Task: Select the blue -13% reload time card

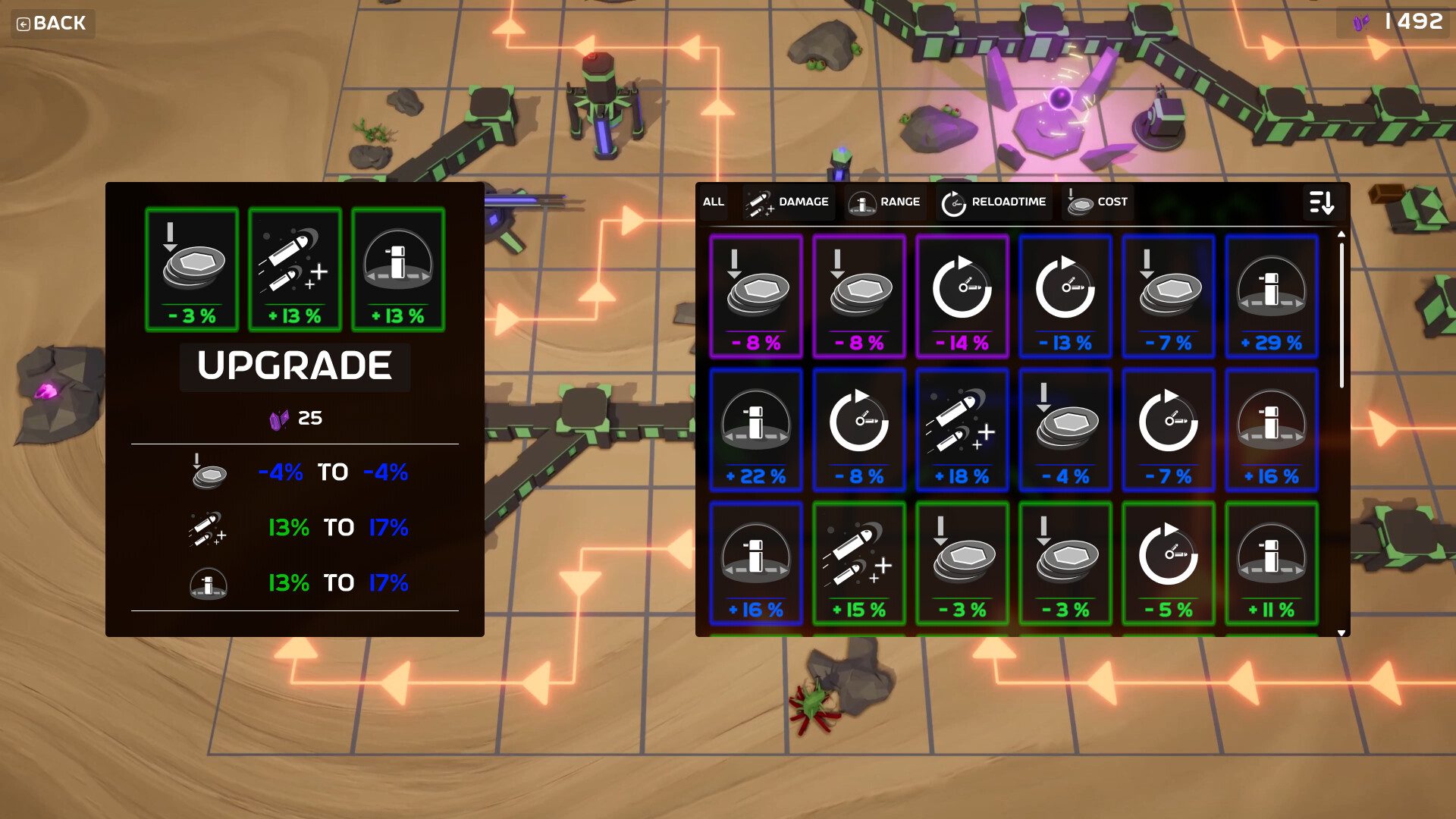Action: [1065, 296]
